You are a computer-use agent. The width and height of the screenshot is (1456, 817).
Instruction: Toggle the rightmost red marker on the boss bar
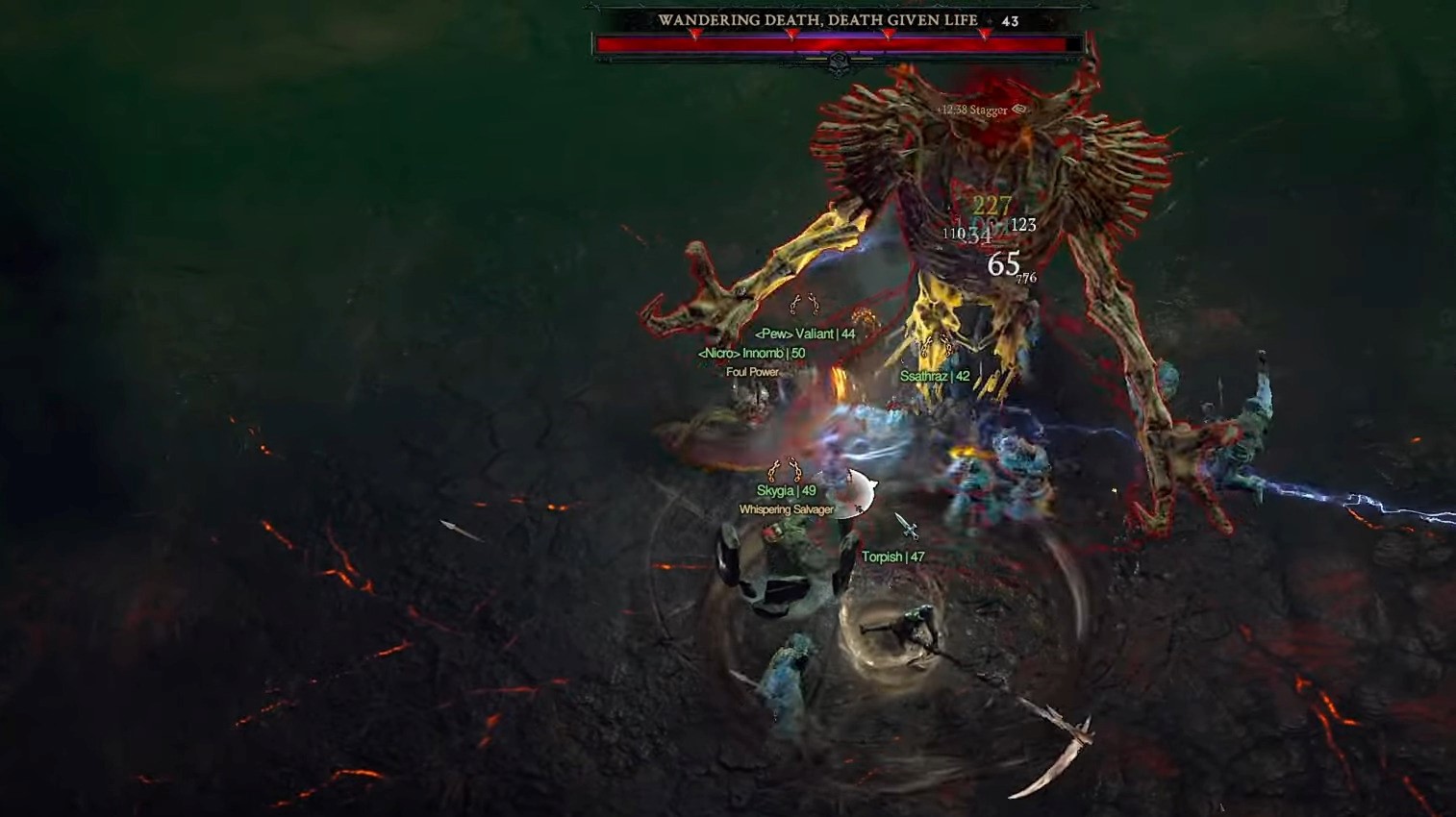pyautogui.click(x=985, y=35)
